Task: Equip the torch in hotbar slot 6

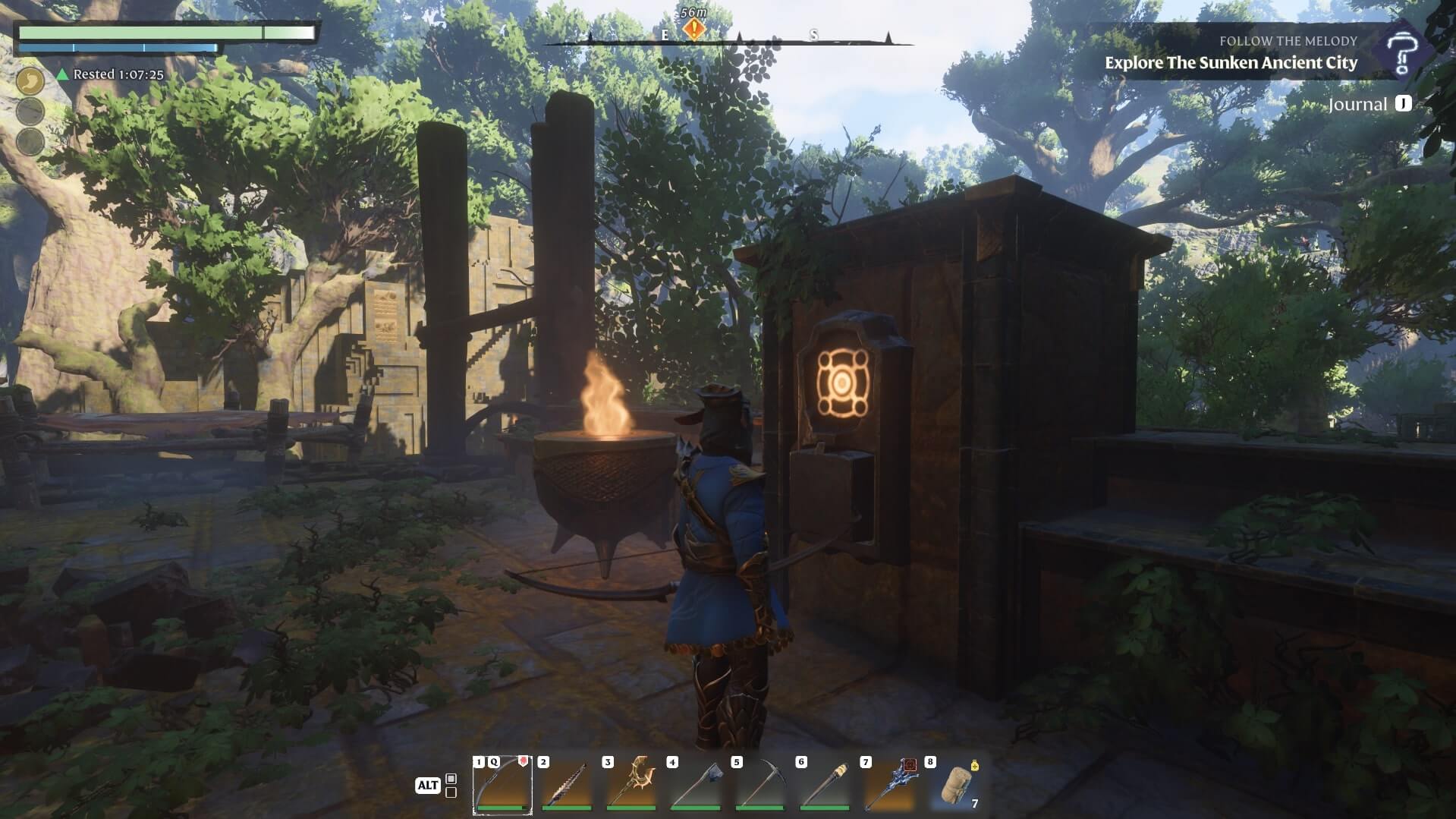Action: click(824, 785)
